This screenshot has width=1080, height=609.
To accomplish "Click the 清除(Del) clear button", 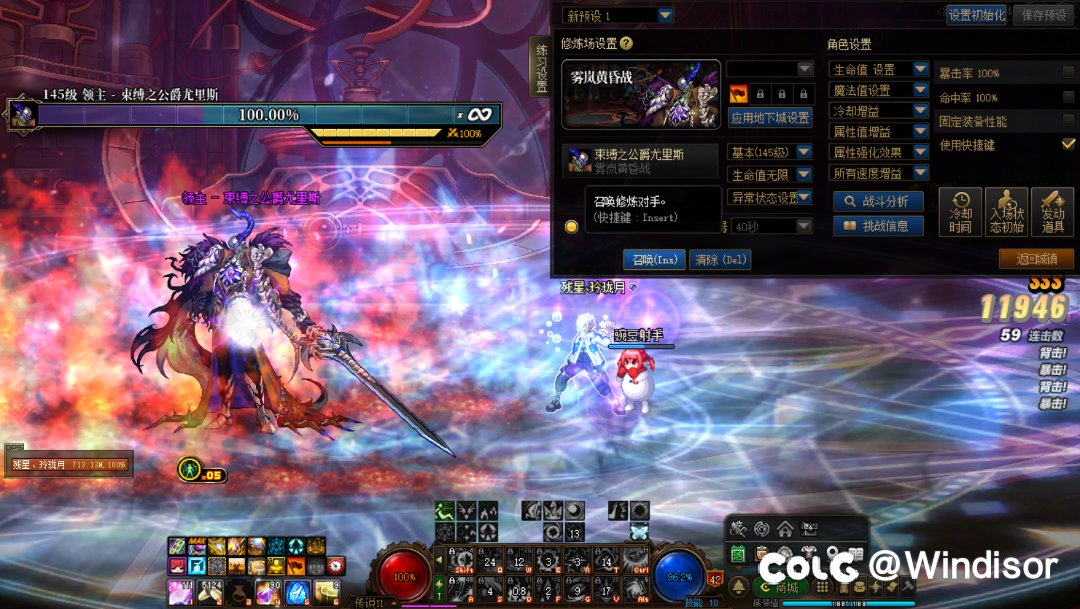I will [720, 260].
